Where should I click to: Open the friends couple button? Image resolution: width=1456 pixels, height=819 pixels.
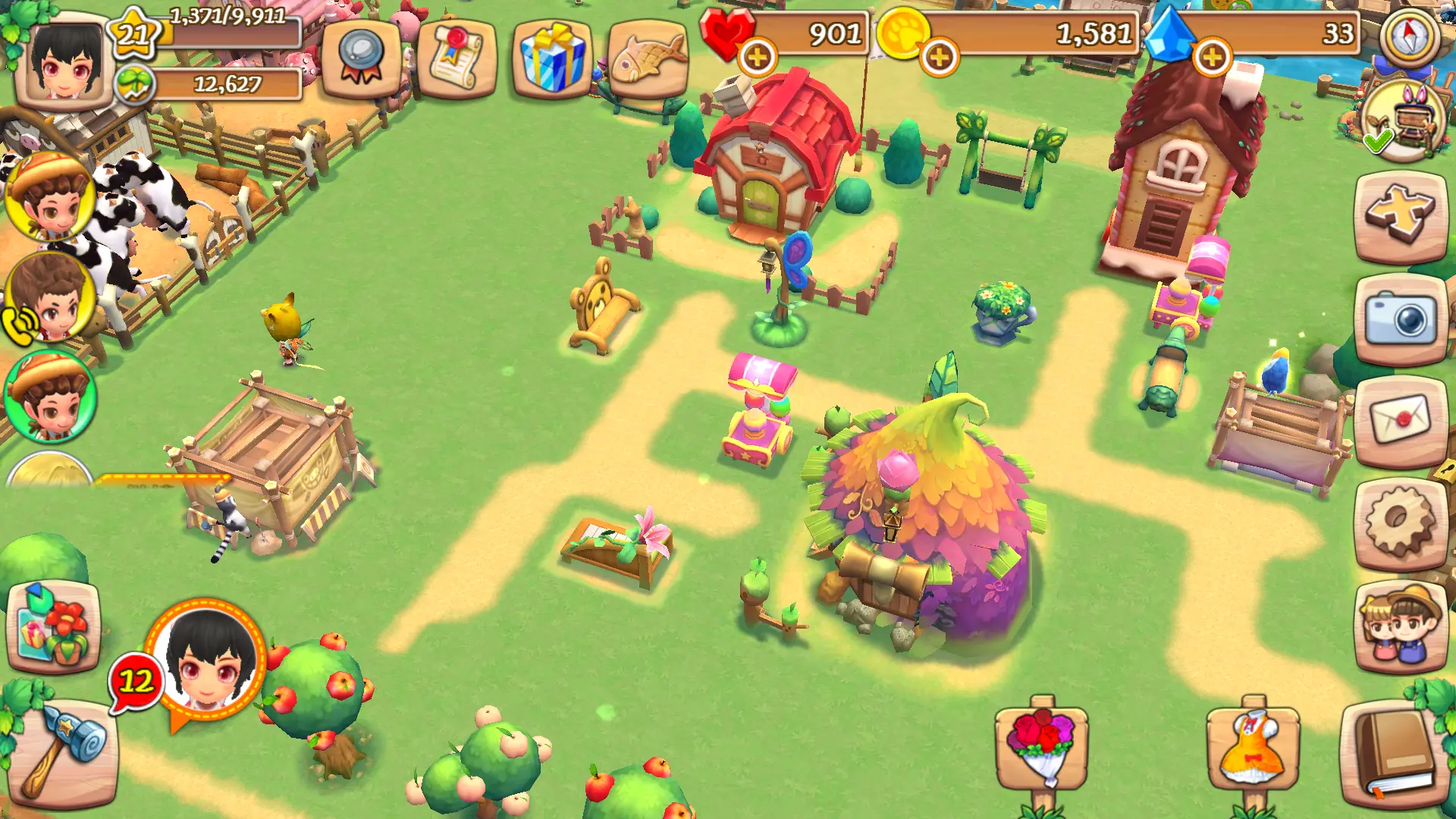tap(1400, 626)
